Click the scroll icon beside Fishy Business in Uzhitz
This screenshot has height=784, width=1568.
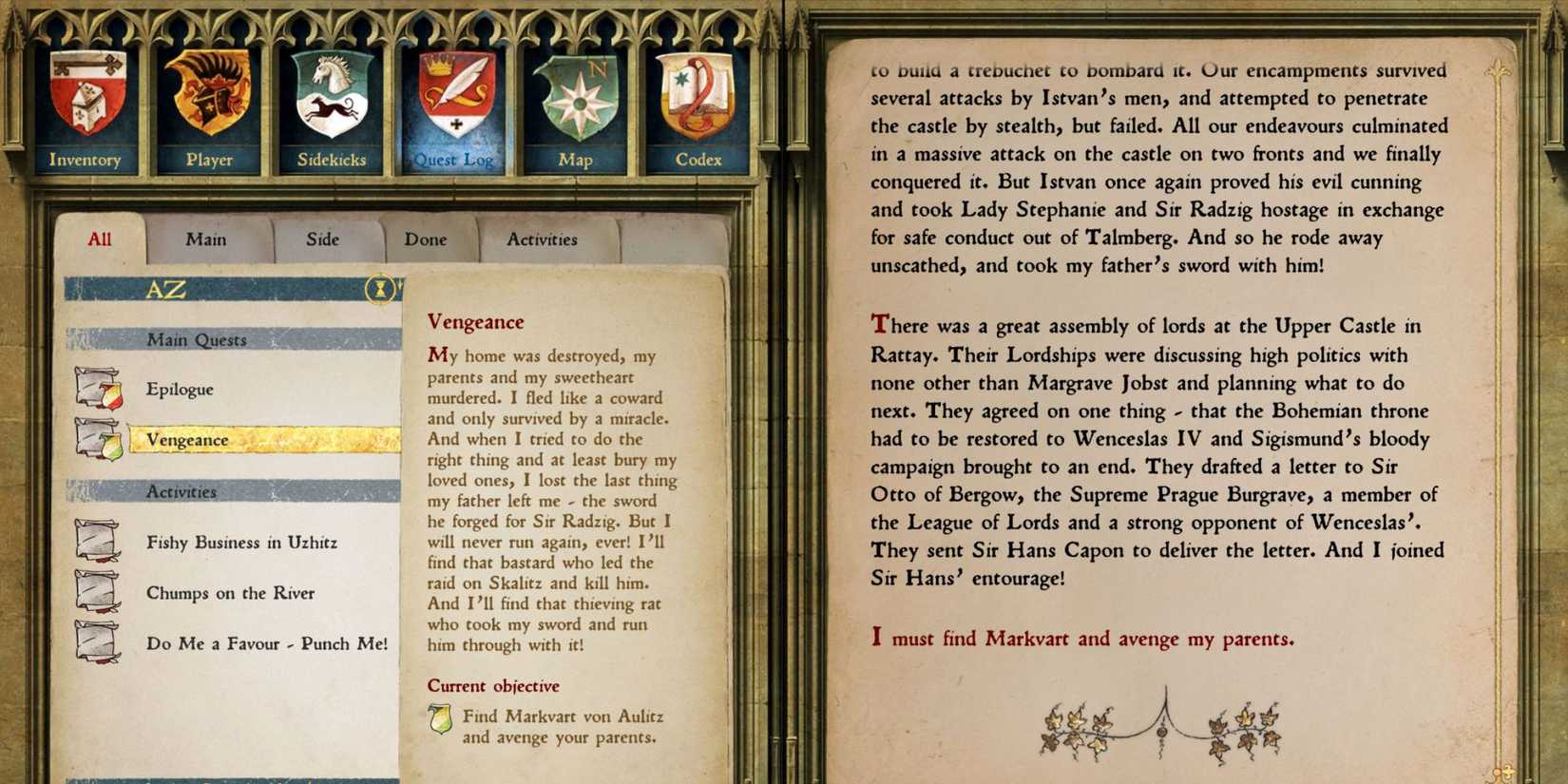coord(97,543)
